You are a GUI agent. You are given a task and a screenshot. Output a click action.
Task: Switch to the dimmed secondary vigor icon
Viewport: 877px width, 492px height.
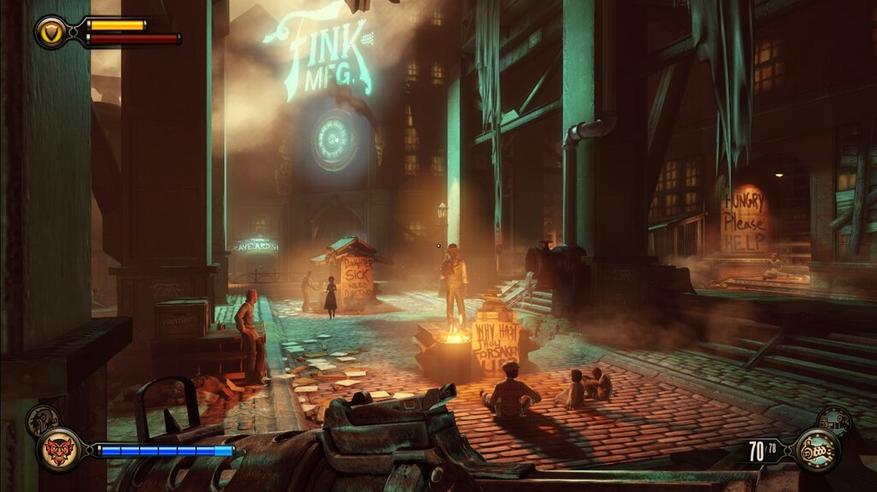coord(41,419)
